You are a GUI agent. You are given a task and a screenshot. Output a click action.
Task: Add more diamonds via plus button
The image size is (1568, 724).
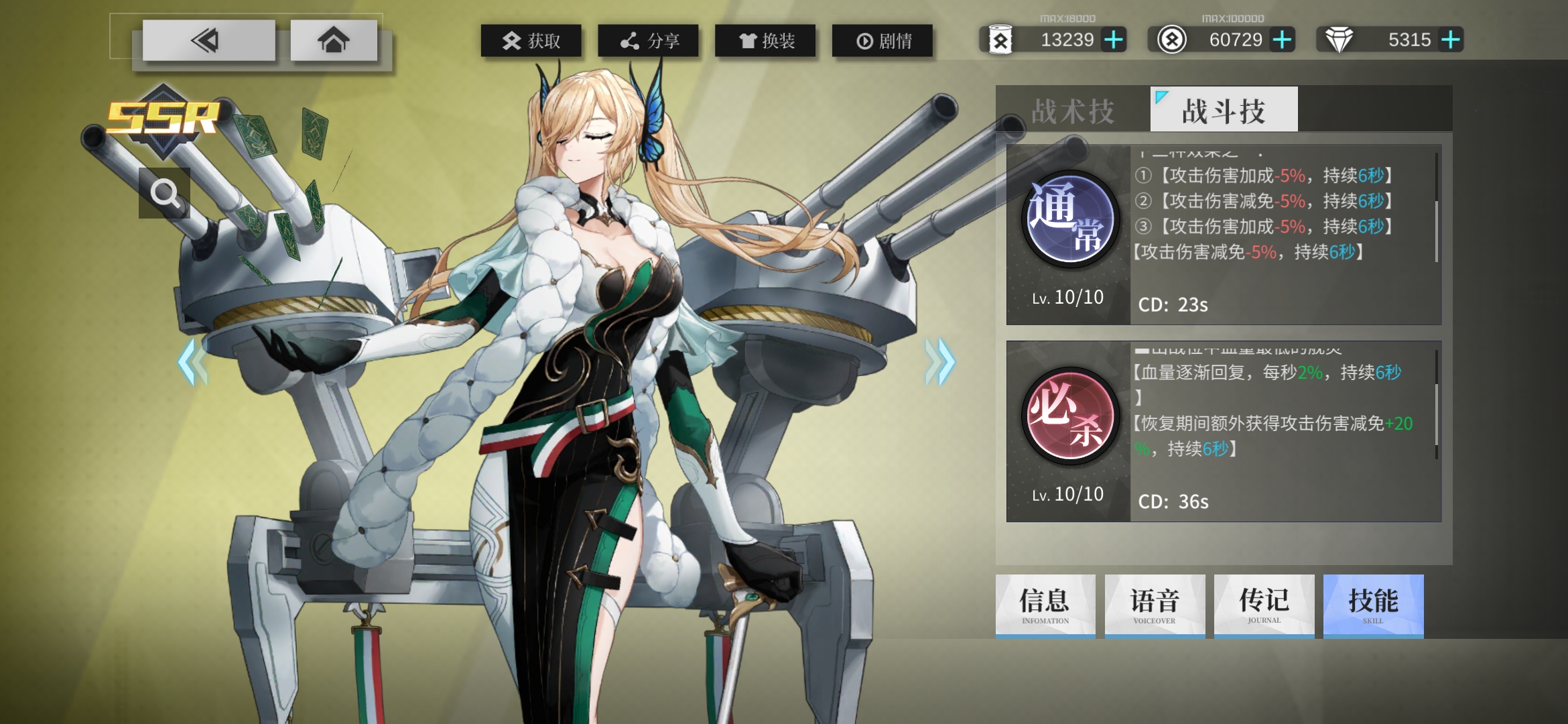tap(1451, 40)
